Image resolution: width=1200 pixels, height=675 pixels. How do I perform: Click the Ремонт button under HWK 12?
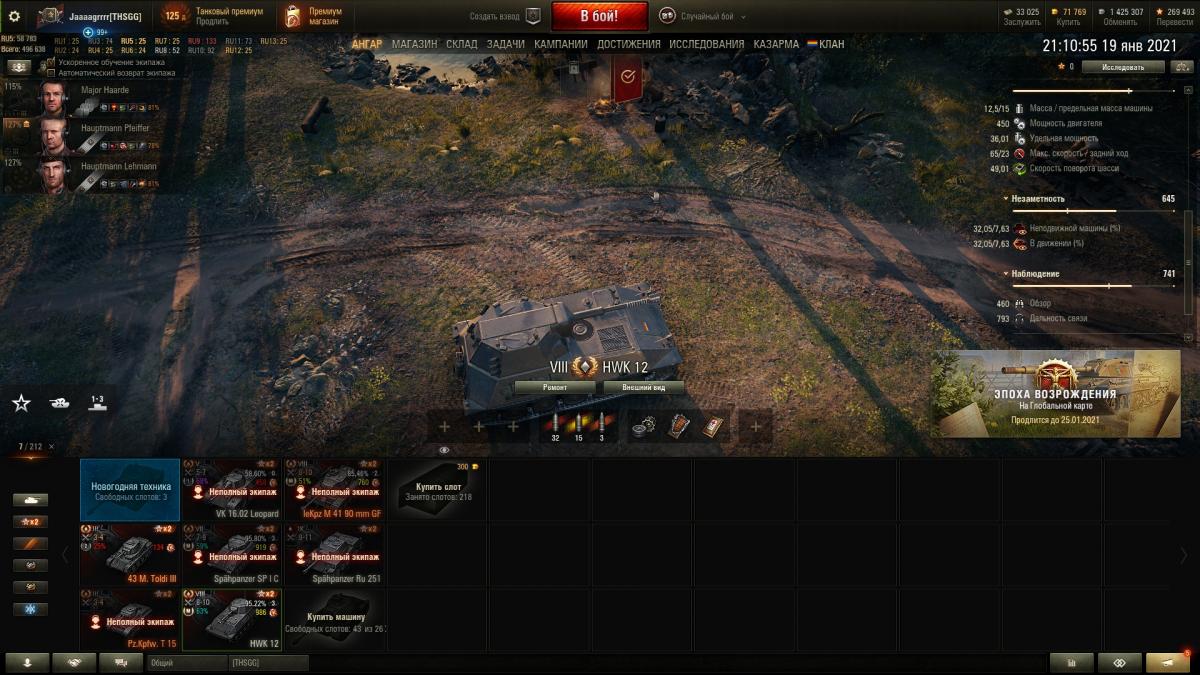(x=555, y=387)
